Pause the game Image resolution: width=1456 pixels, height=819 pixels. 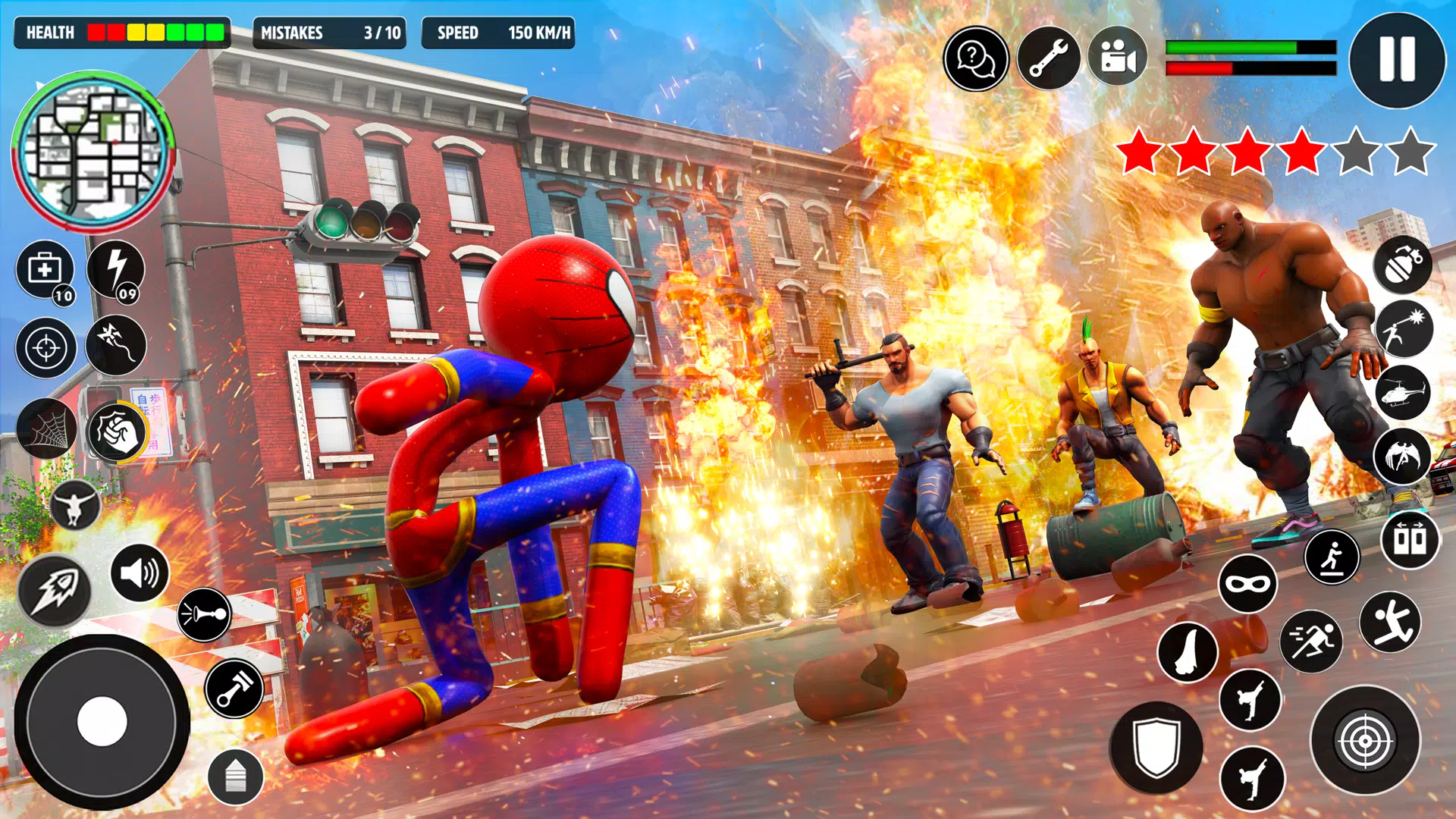tap(1397, 59)
